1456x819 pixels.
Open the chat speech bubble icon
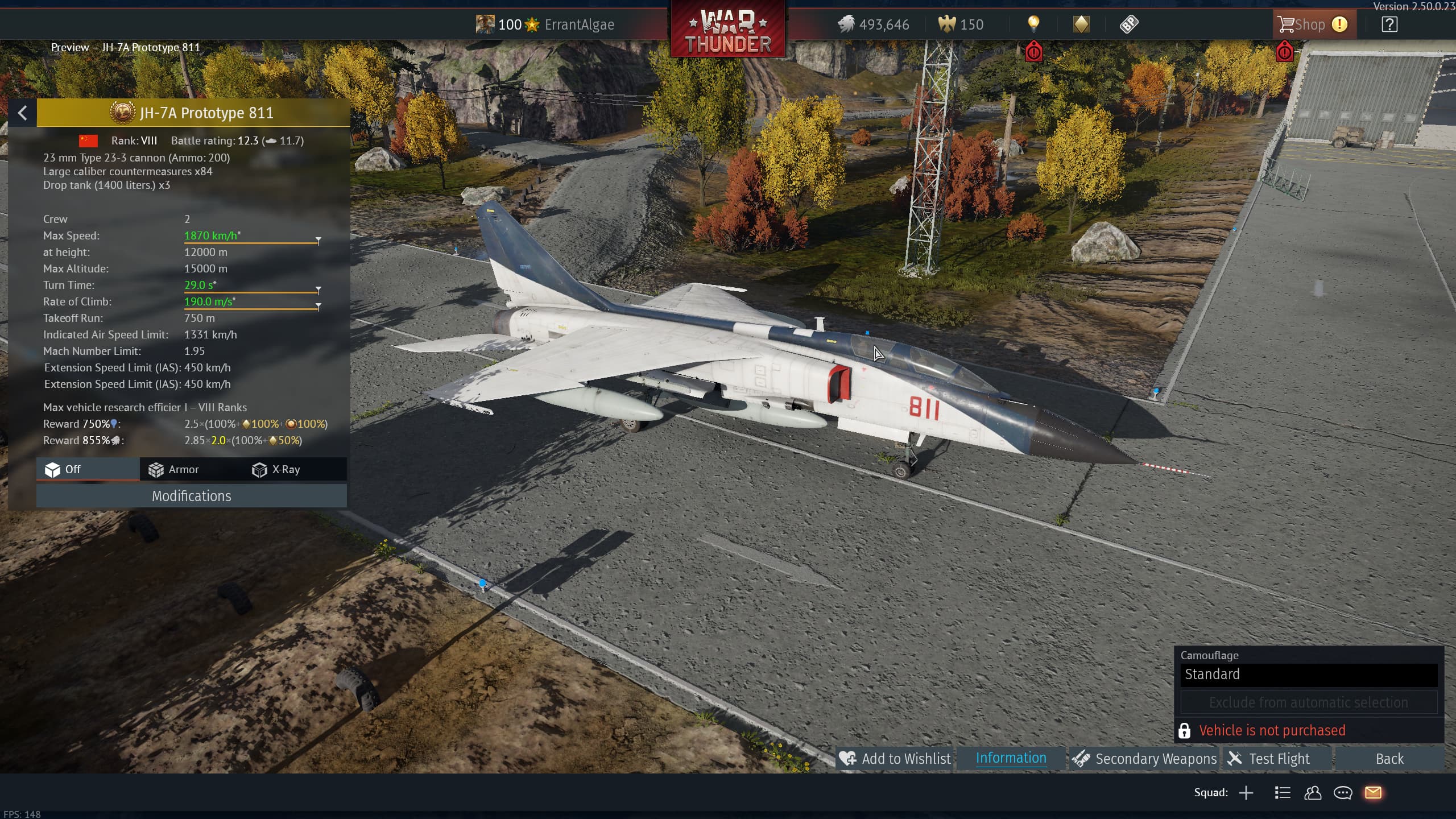point(1343,793)
